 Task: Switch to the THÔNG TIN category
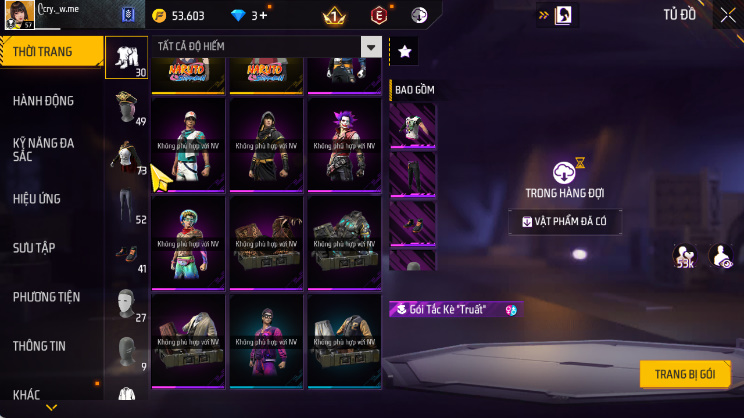[39, 346]
